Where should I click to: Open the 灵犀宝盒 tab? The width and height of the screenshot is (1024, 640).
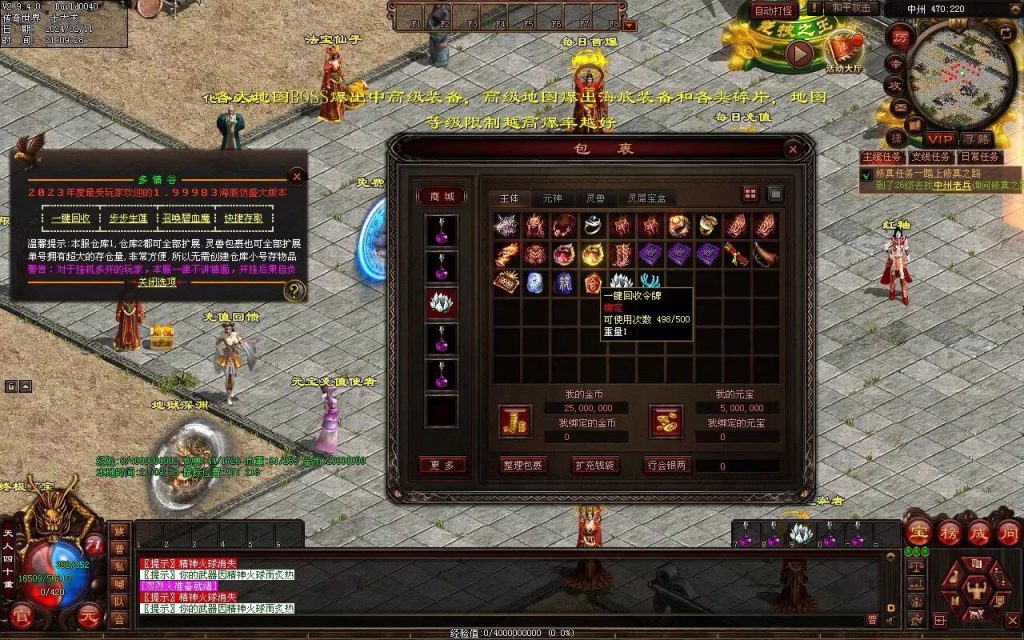tap(645, 198)
